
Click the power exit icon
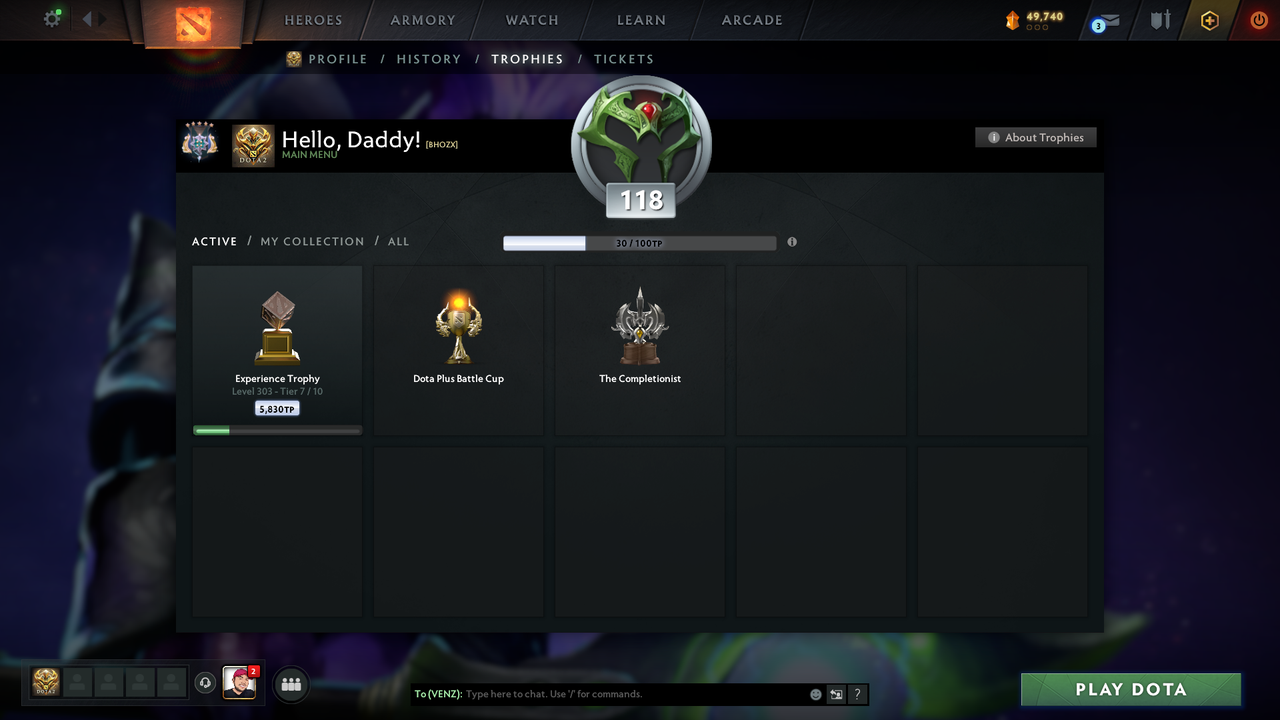point(1259,19)
